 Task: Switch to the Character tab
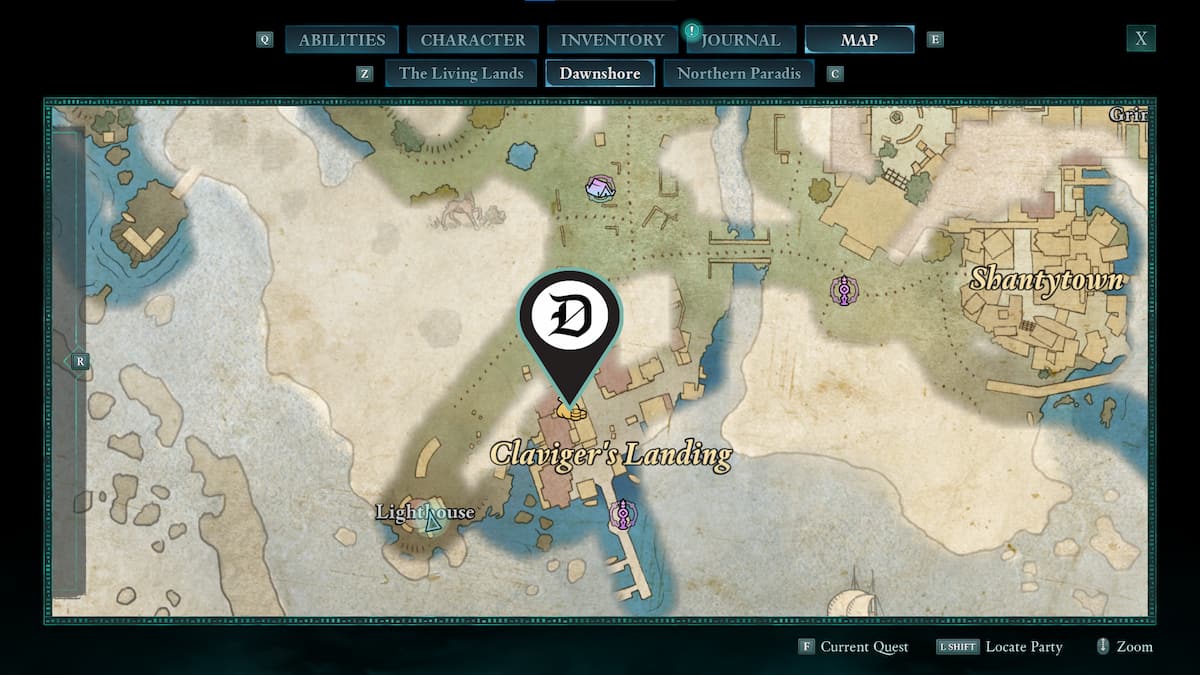pos(473,40)
